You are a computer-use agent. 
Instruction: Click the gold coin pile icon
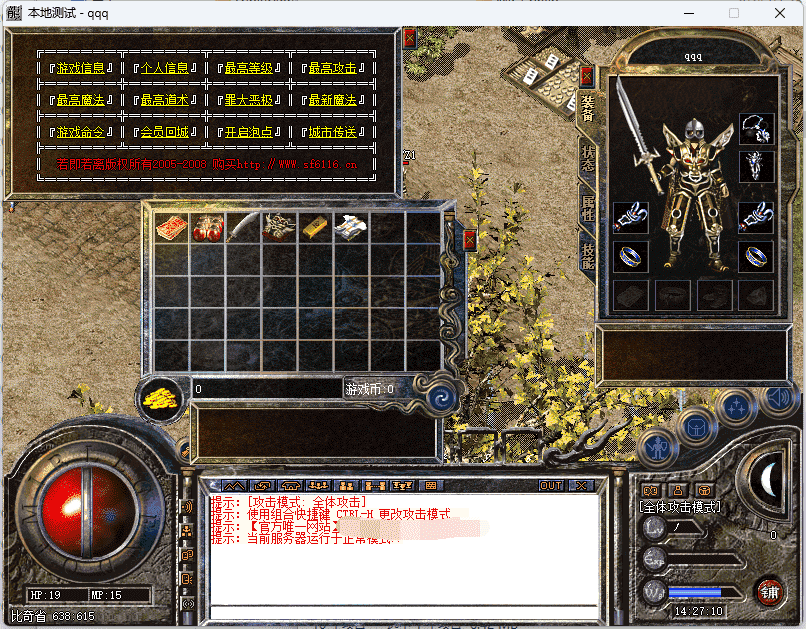159,397
